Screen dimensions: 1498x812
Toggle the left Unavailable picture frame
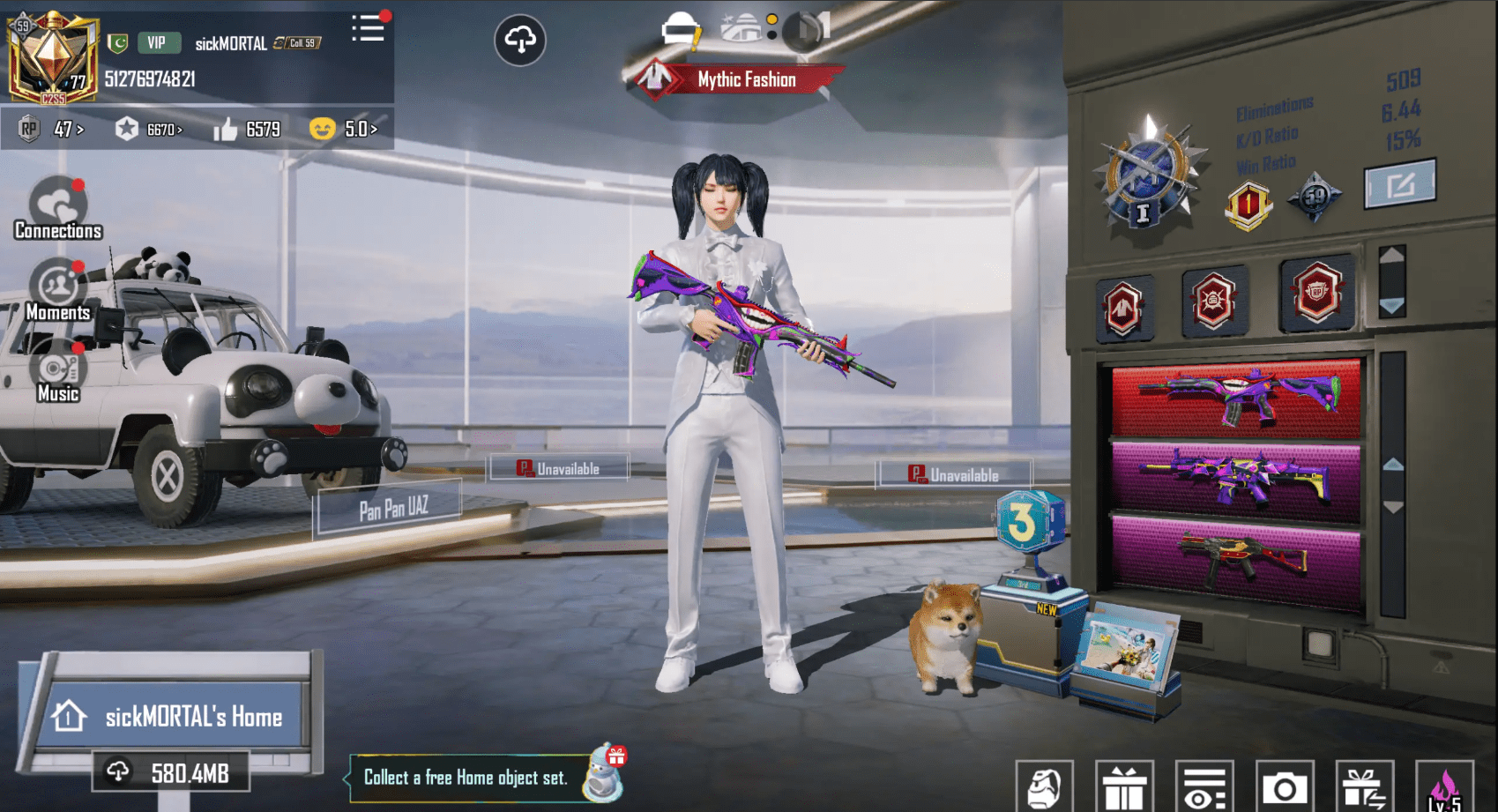click(559, 466)
